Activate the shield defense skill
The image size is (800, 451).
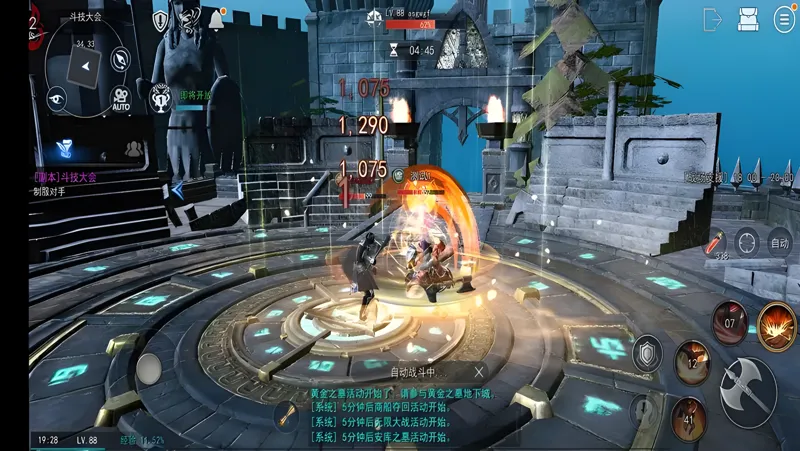(647, 352)
